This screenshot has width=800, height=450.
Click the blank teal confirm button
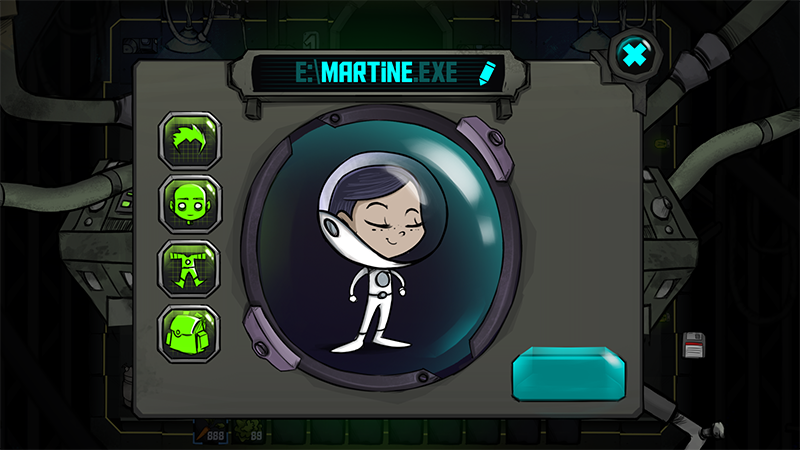[571, 374]
